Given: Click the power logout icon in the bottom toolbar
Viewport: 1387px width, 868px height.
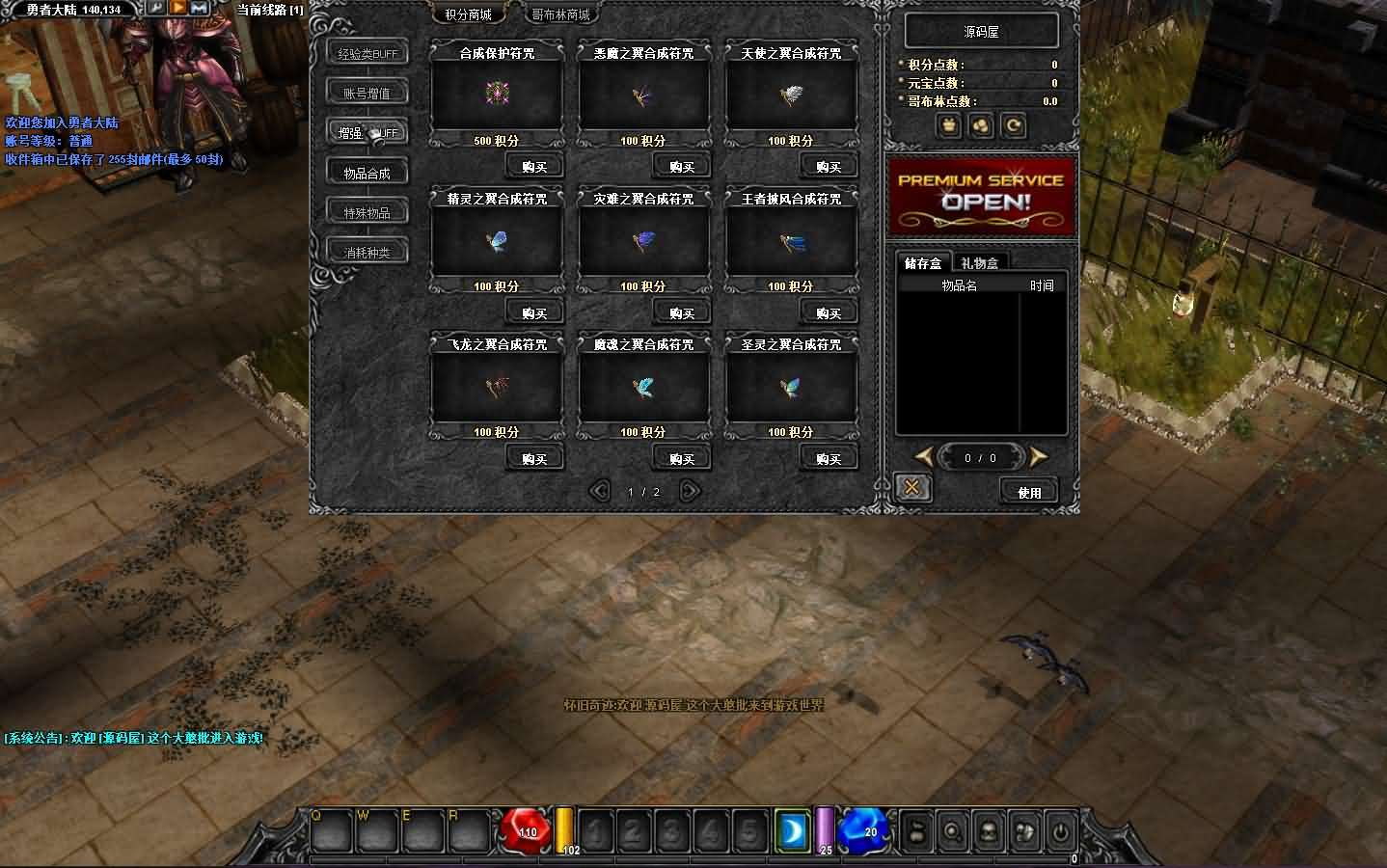Looking at the screenshot, I should tap(1061, 832).
